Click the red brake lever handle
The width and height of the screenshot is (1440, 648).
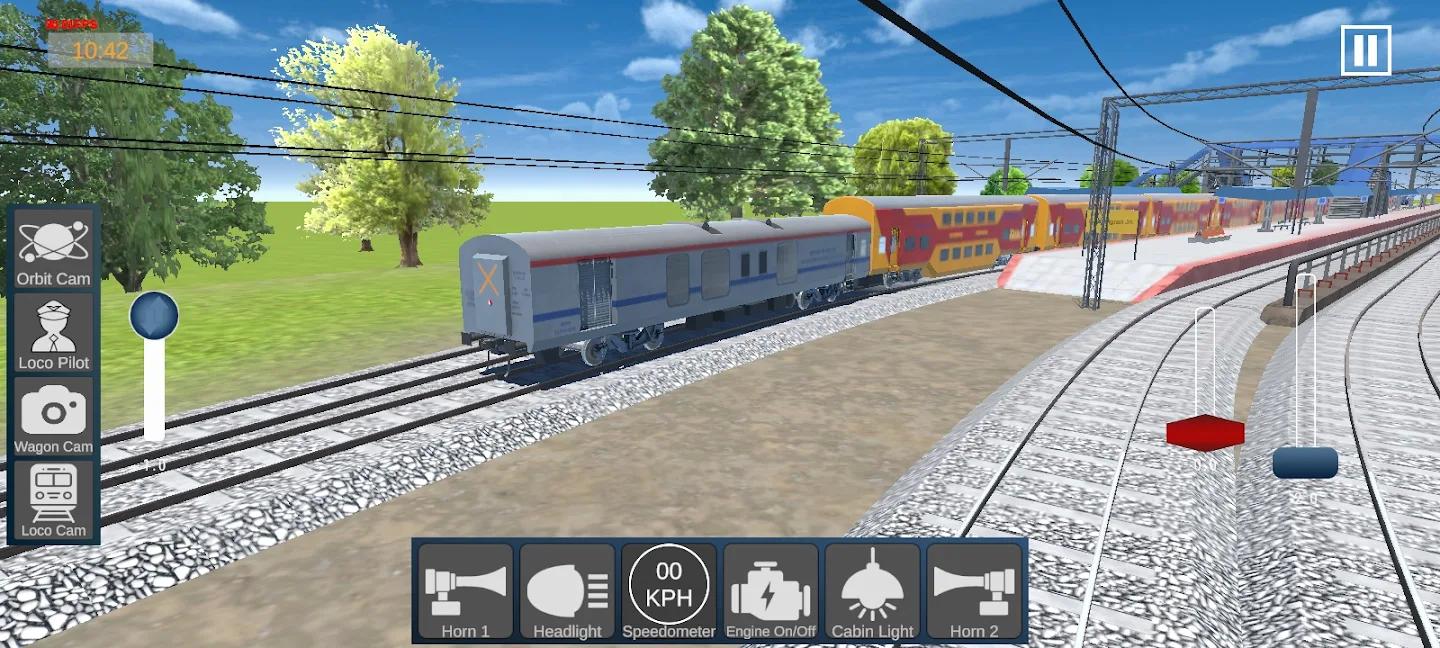(x=1205, y=433)
